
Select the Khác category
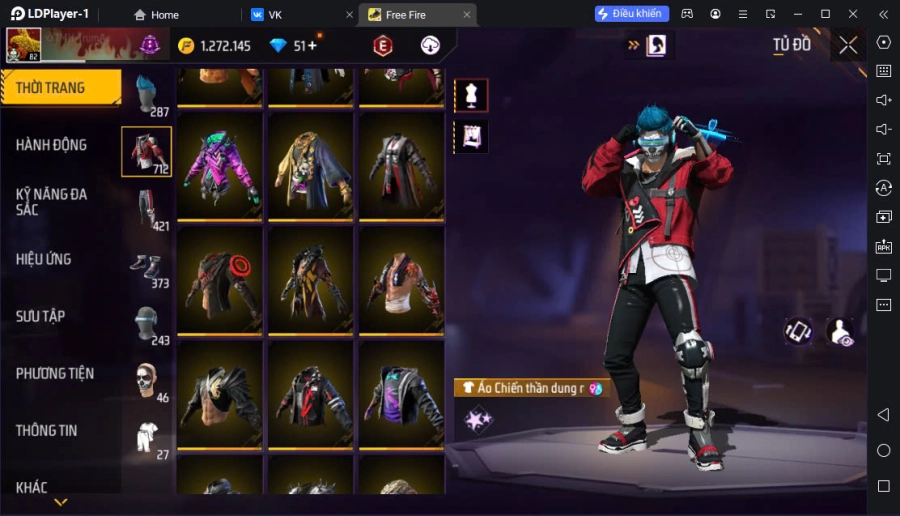pos(32,487)
